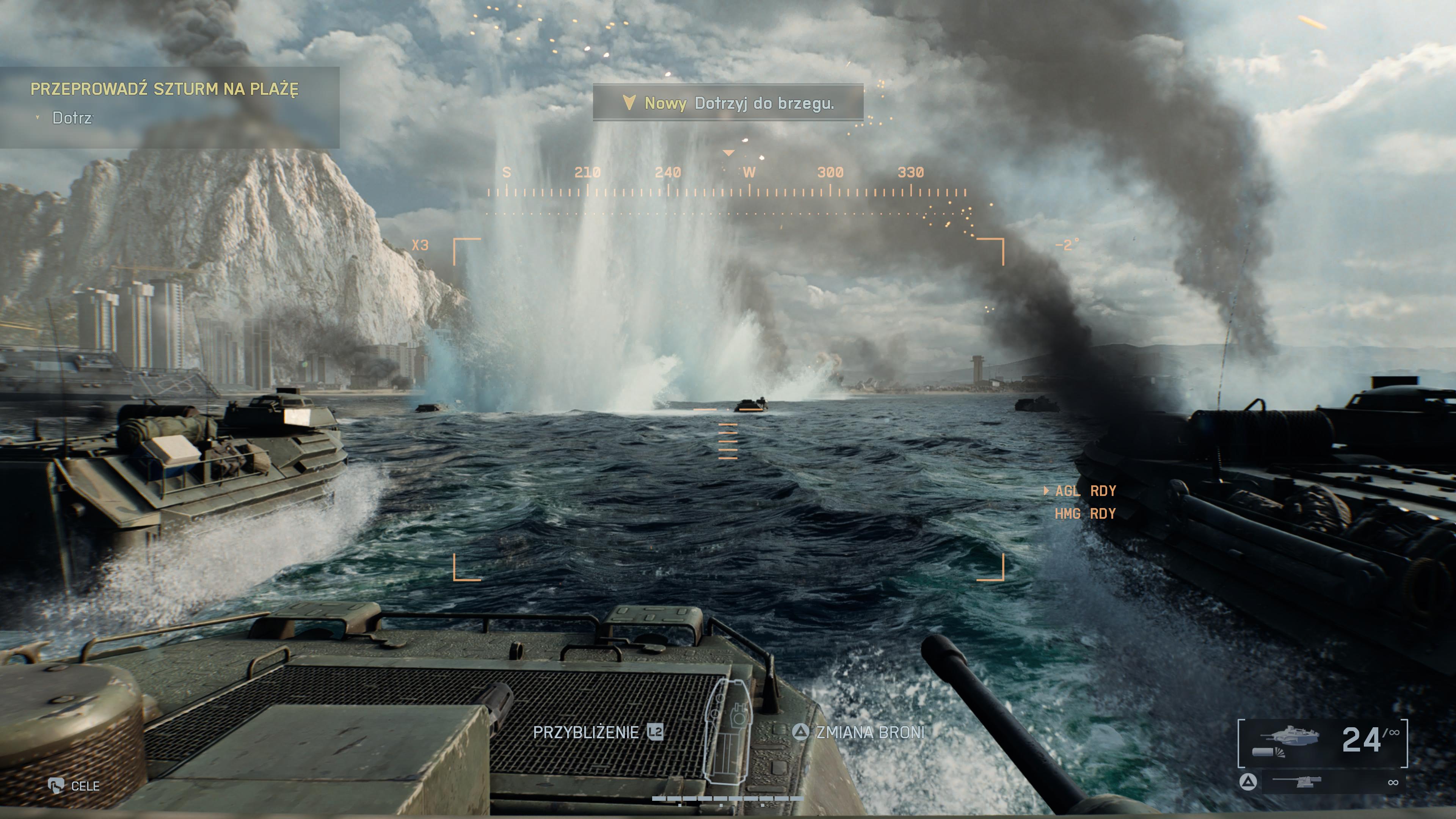Select the AGL RDY weapon status
1456x819 pixels.
pos(1085,491)
